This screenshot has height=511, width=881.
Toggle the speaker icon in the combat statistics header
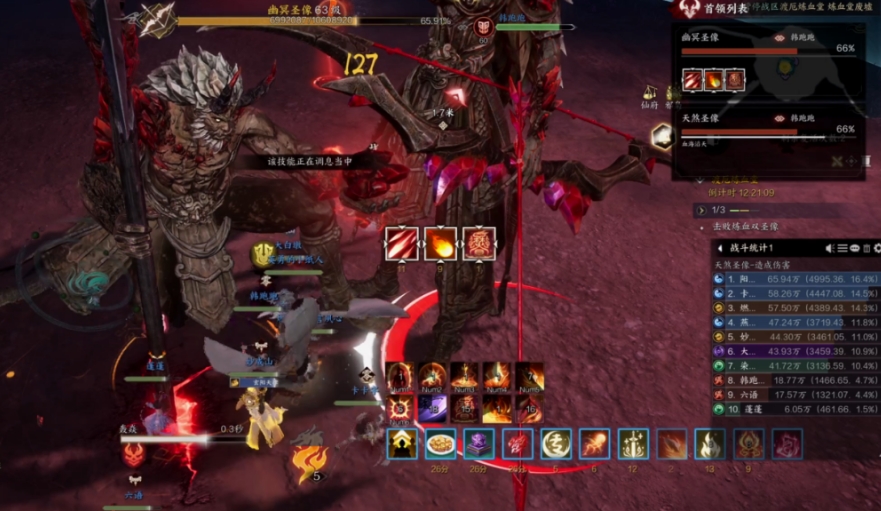click(x=830, y=248)
